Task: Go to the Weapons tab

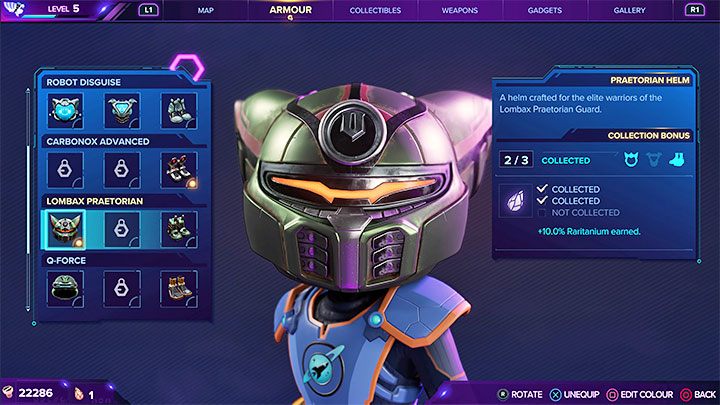Action: point(459,10)
